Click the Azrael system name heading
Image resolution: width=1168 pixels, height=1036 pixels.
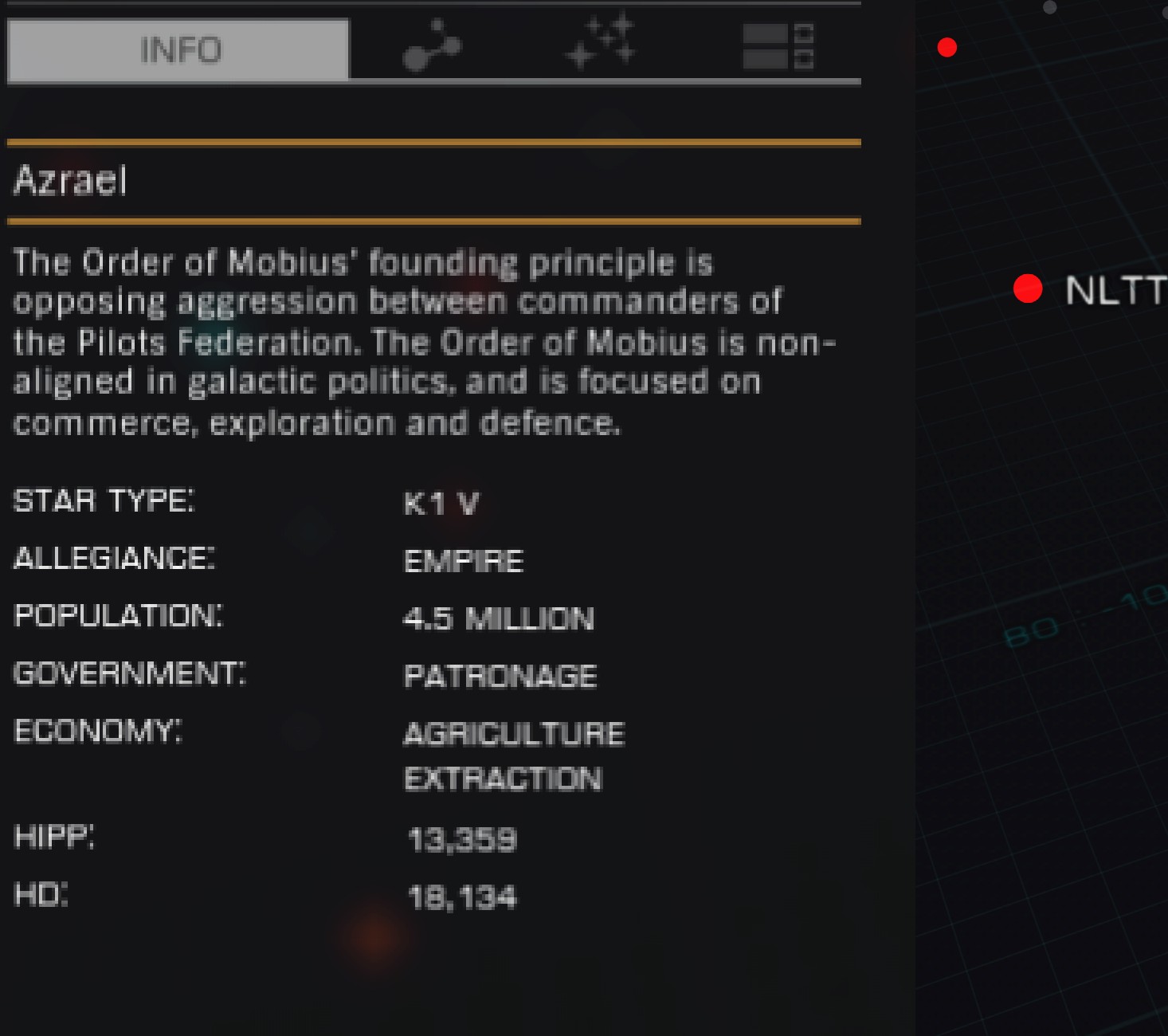(x=70, y=182)
